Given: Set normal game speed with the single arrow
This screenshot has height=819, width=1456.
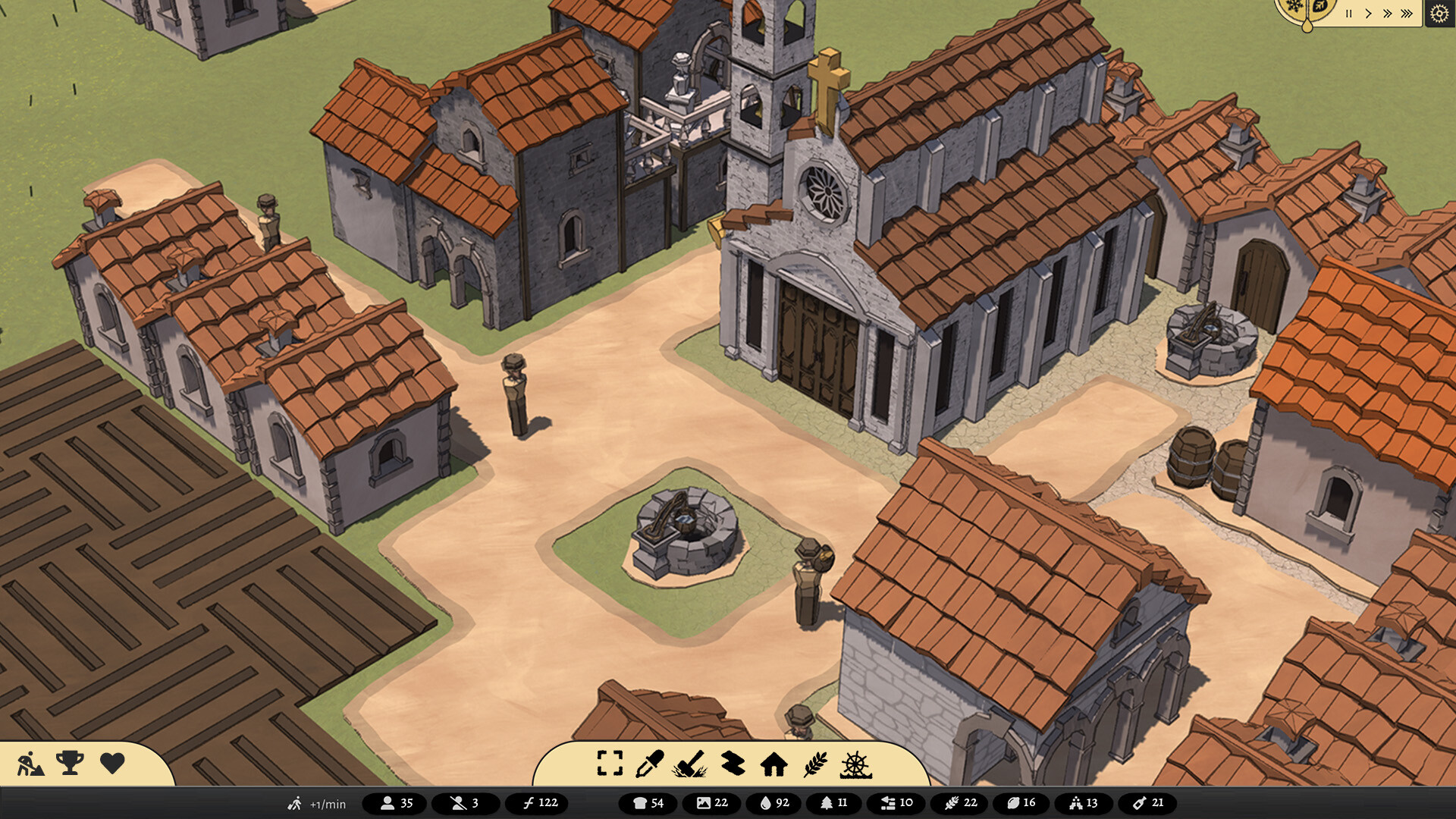Looking at the screenshot, I should [1368, 13].
